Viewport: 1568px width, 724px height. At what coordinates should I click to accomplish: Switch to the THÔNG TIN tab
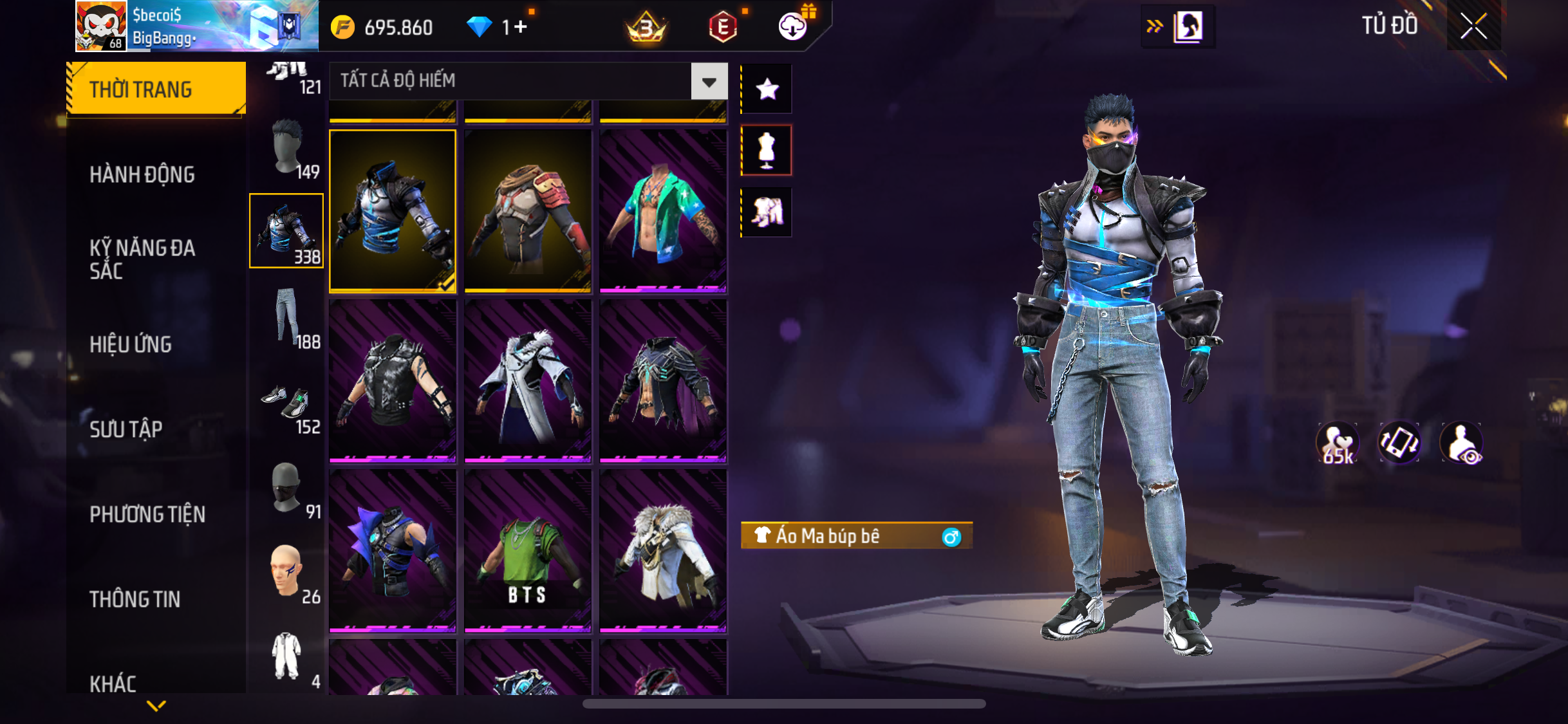coord(135,599)
